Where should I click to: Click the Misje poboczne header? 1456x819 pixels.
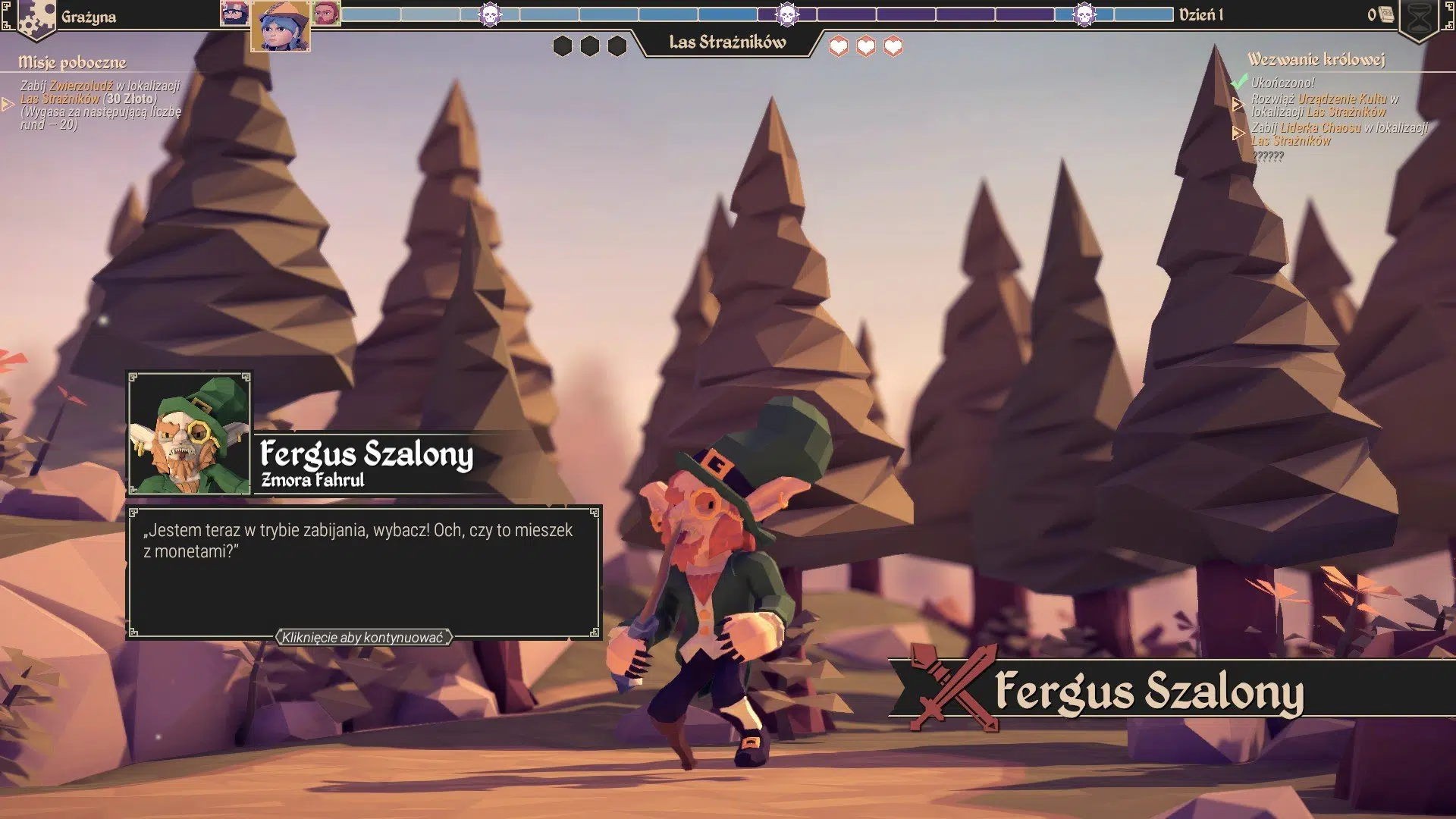72,62
